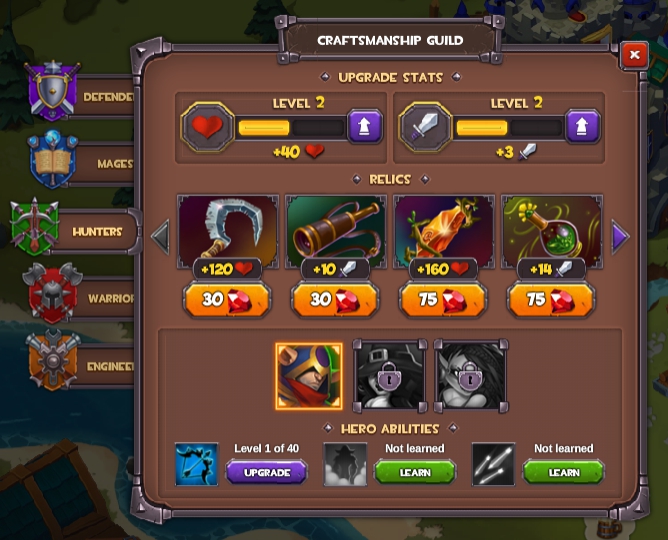Show previous relics with left arrow

coord(160,238)
